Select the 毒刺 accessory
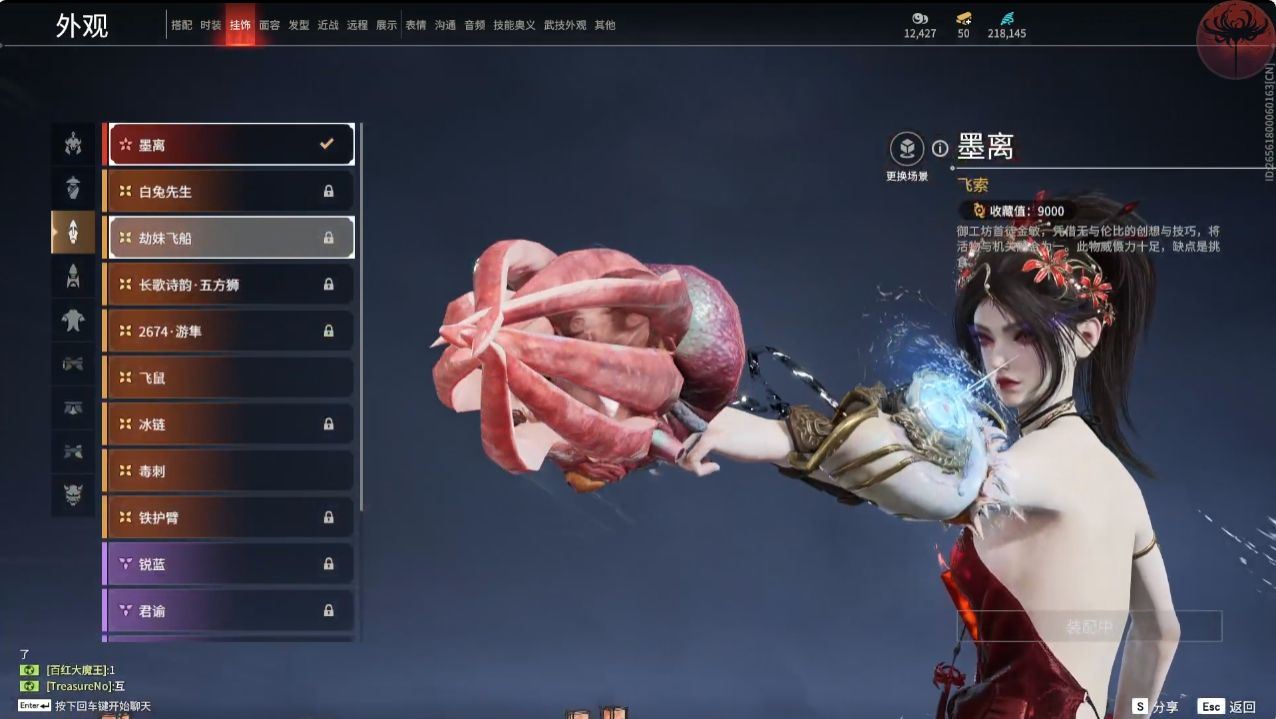1276x719 pixels. click(x=230, y=470)
